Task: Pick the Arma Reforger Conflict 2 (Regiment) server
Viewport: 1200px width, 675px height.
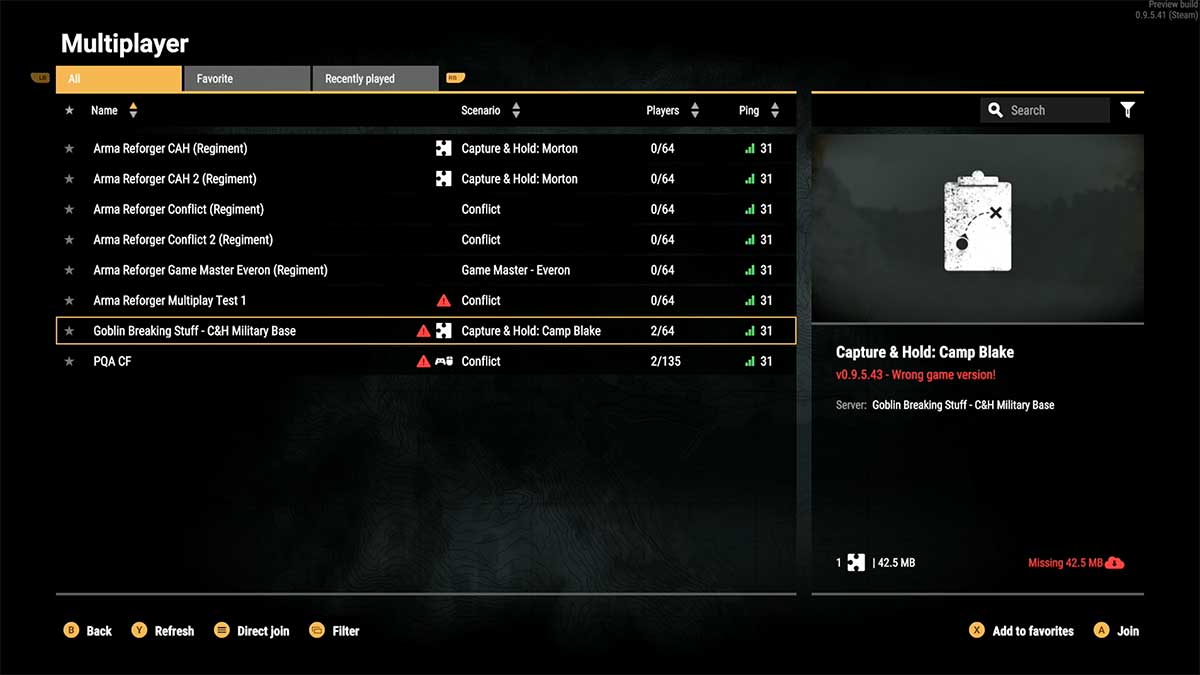Action: click(183, 240)
